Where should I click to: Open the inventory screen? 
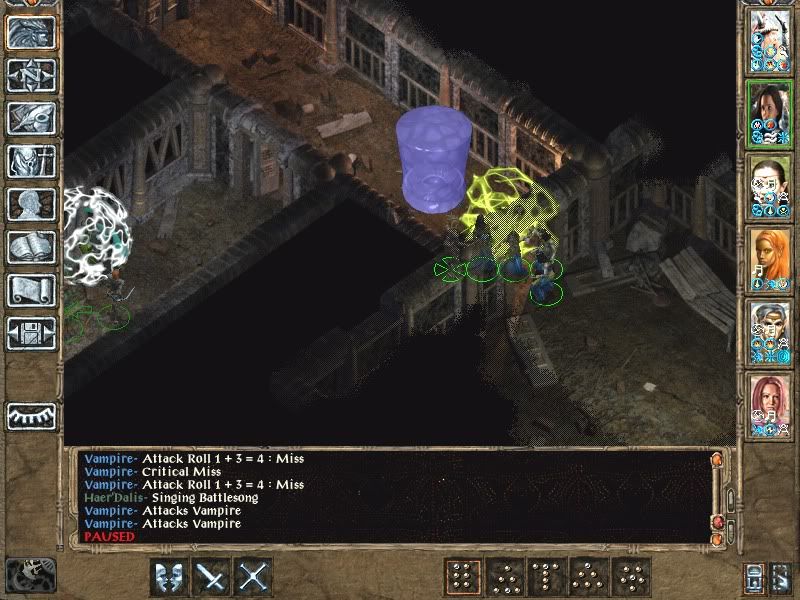coord(31,161)
